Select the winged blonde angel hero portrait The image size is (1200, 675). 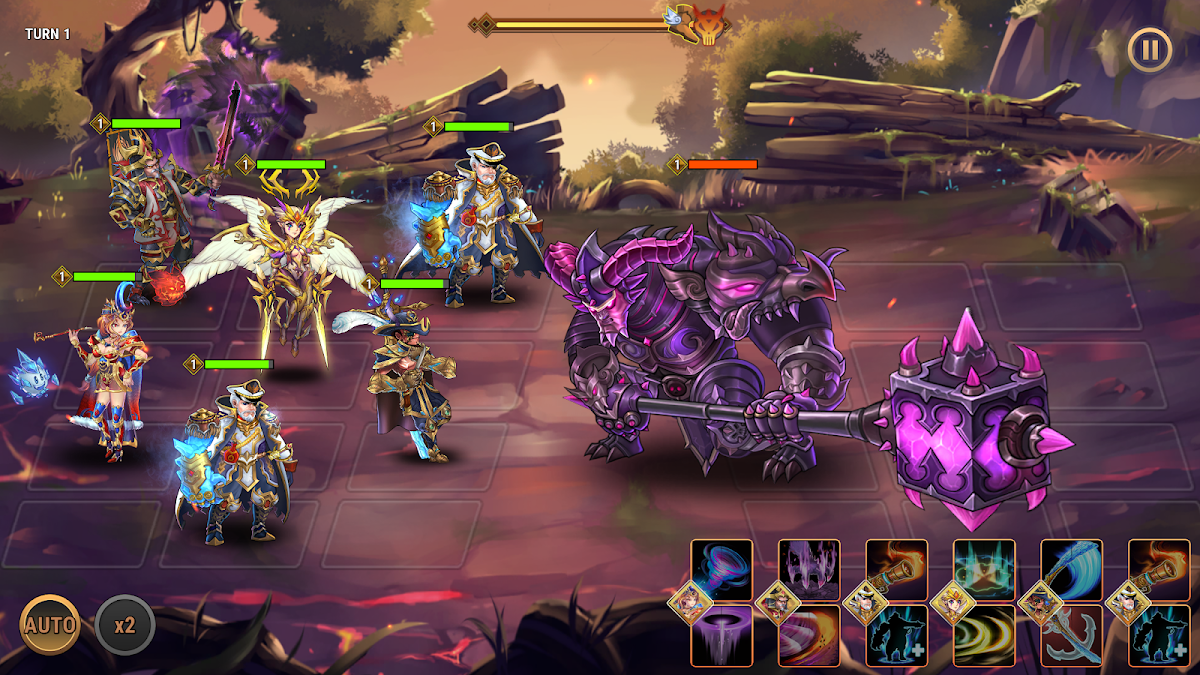pos(953,602)
